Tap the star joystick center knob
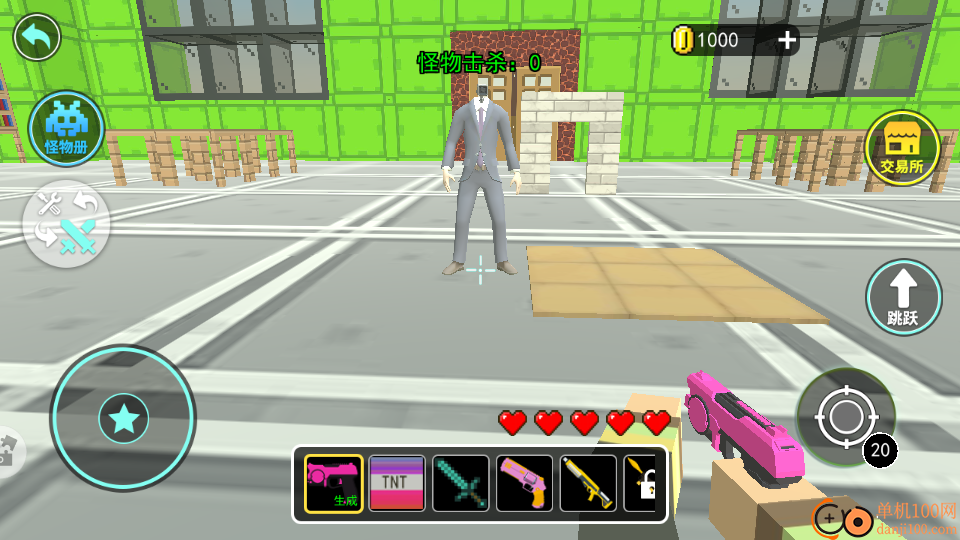Image resolution: width=960 pixels, height=540 pixels. (124, 419)
